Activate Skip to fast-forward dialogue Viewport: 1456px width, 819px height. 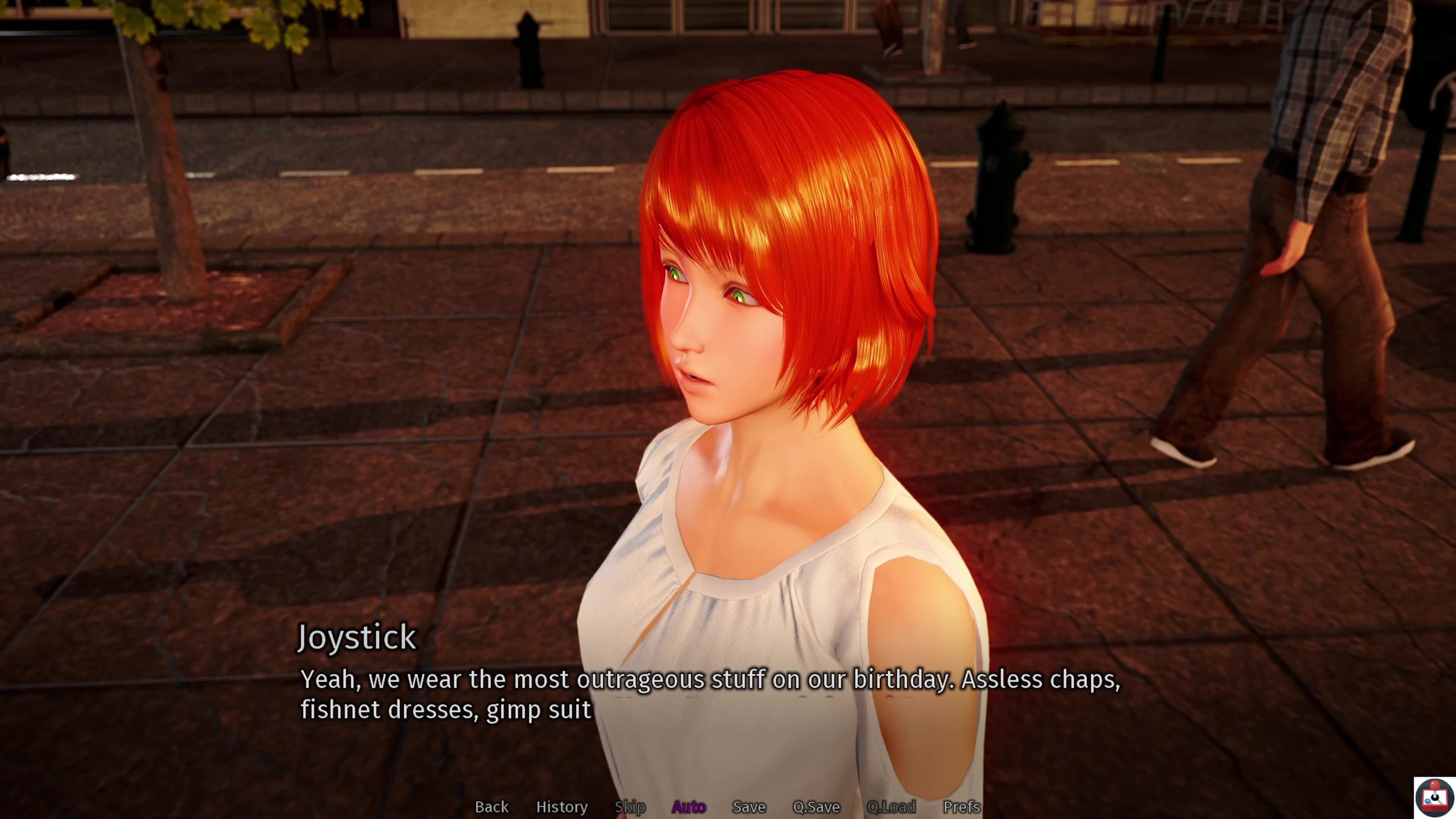630,806
